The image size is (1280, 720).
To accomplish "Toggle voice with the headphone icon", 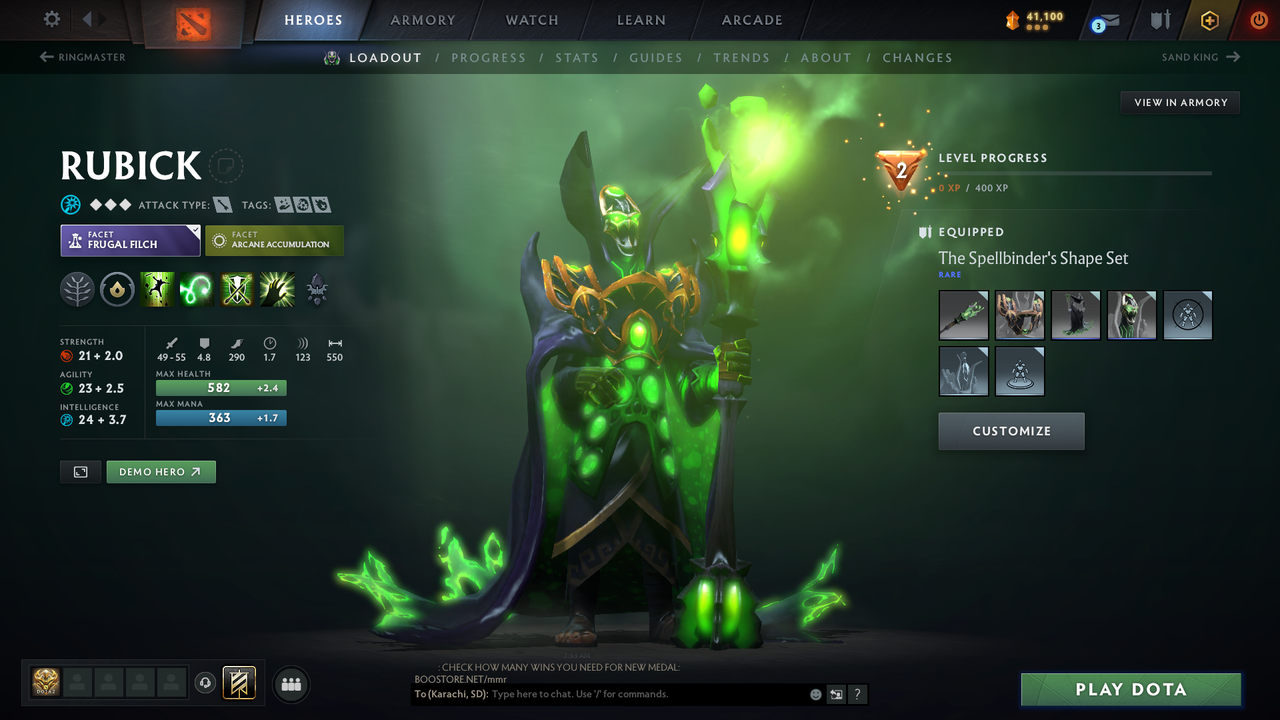I will [x=207, y=683].
